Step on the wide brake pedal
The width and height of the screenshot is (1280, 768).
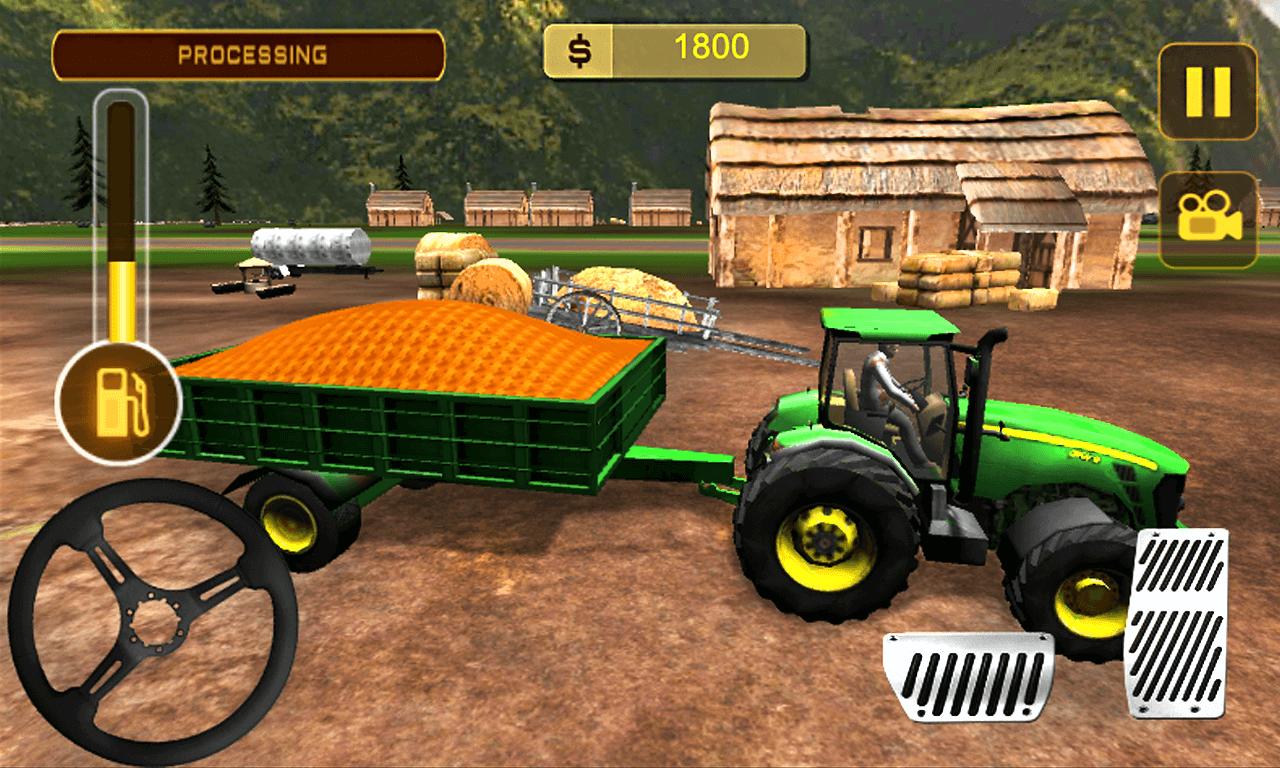coord(967,676)
